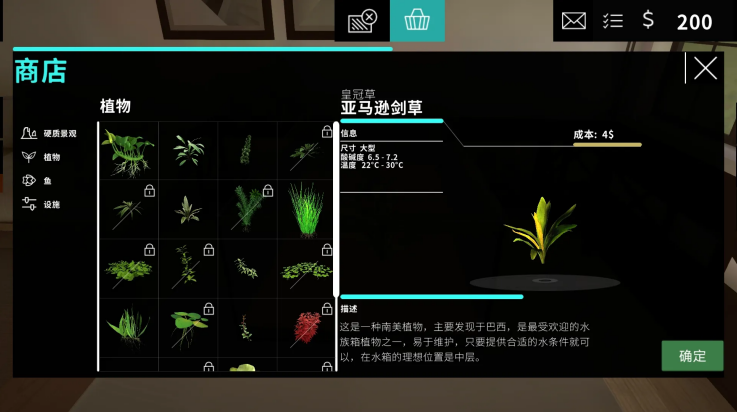Image resolution: width=737 pixels, height=412 pixels.
Task: Pick the tall bright green grass plant
Action: (306, 209)
